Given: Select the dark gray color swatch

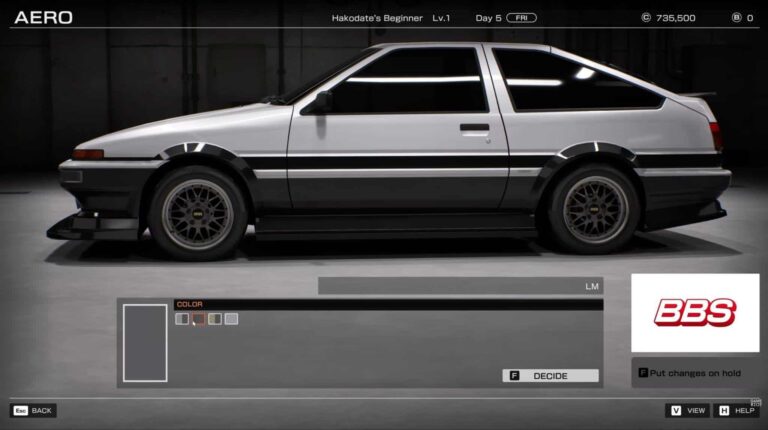Looking at the screenshot, I should point(198,319).
